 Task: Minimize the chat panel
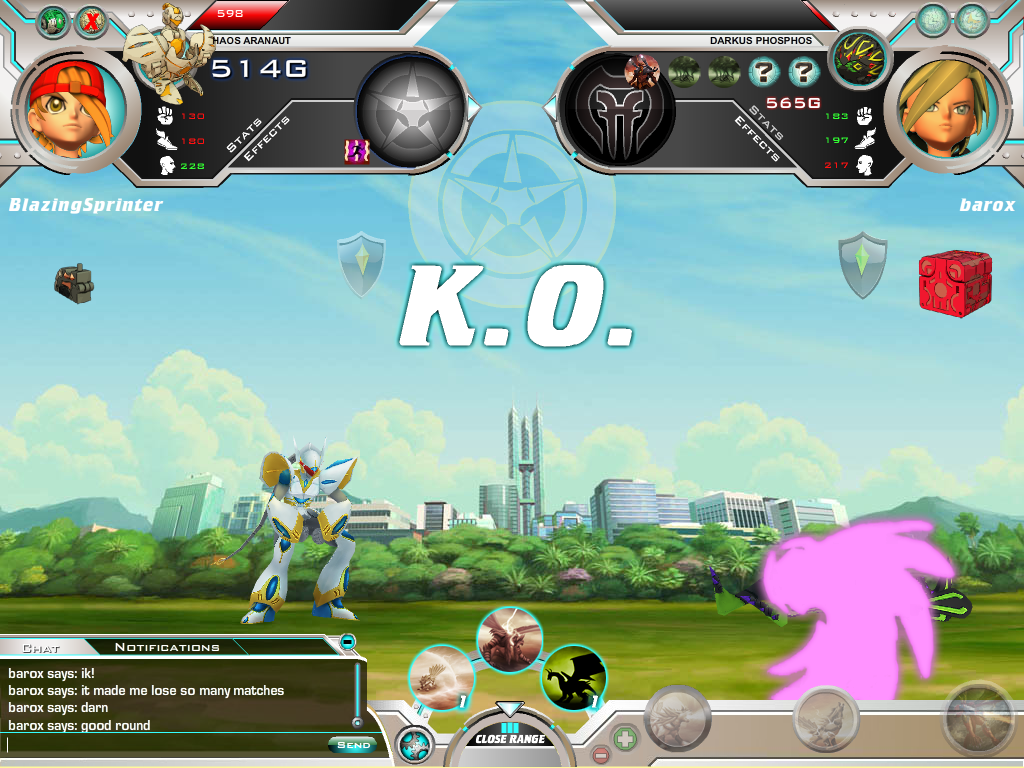click(x=347, y=641)
